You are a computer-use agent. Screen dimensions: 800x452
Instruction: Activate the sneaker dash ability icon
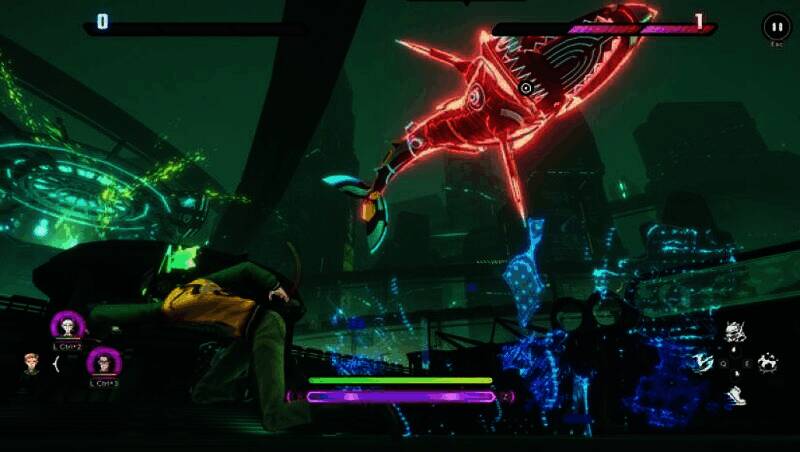pyautogui.click(x=736, y=395)
